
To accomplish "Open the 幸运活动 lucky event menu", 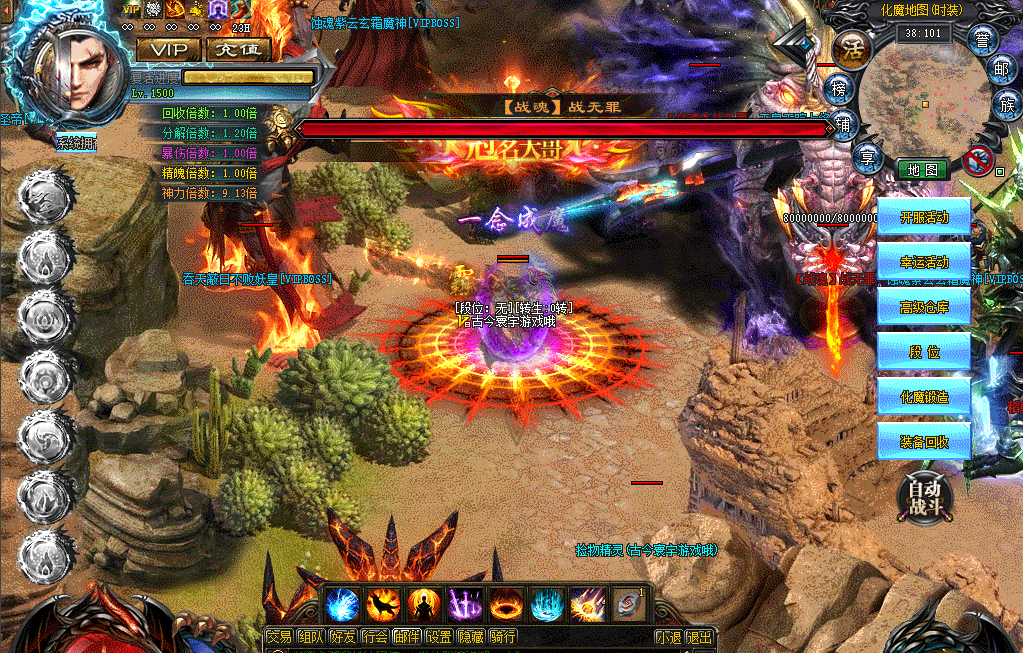I will tap(923, 262).
